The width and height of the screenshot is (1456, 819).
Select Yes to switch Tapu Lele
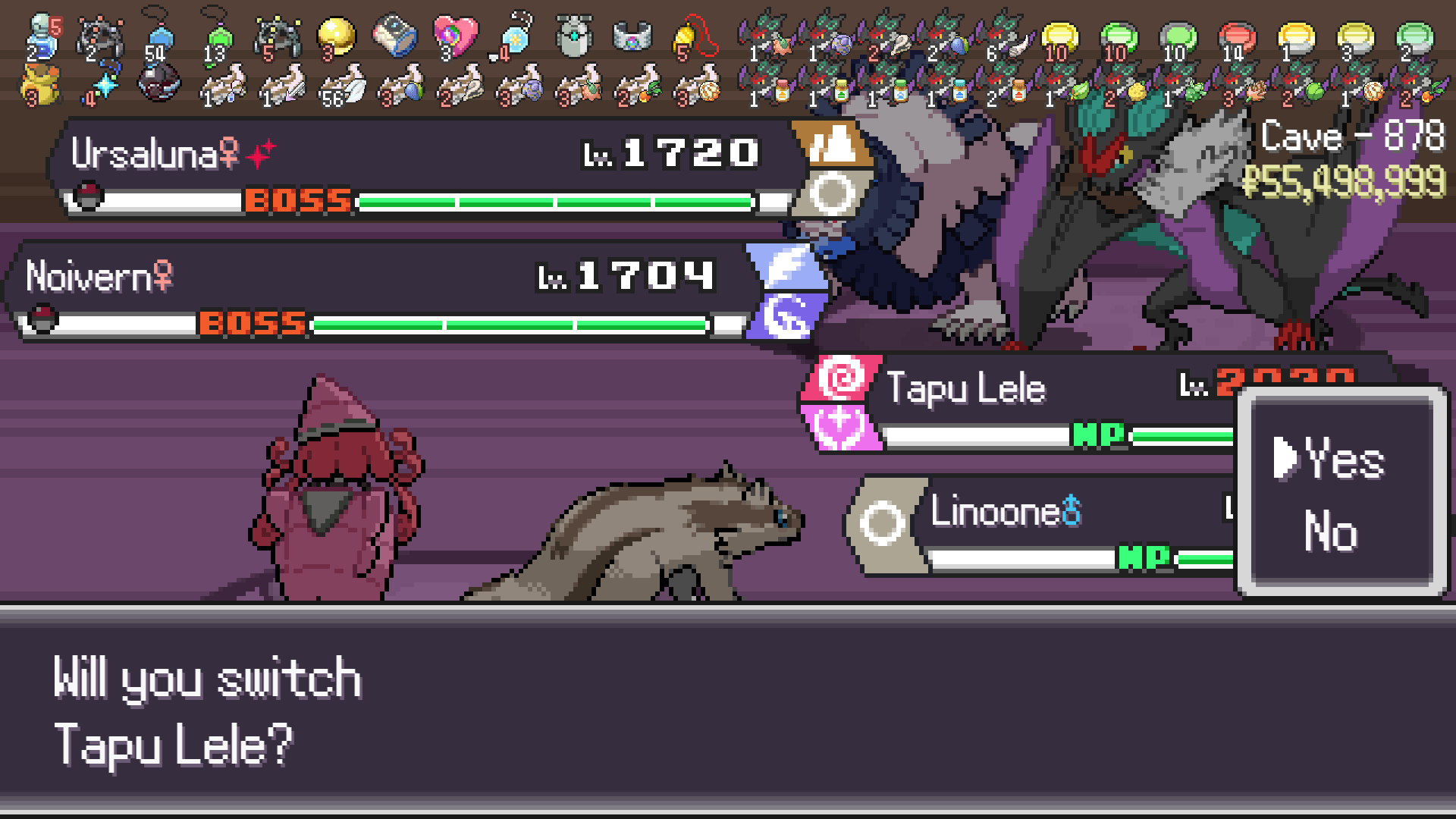(1346, 457)
